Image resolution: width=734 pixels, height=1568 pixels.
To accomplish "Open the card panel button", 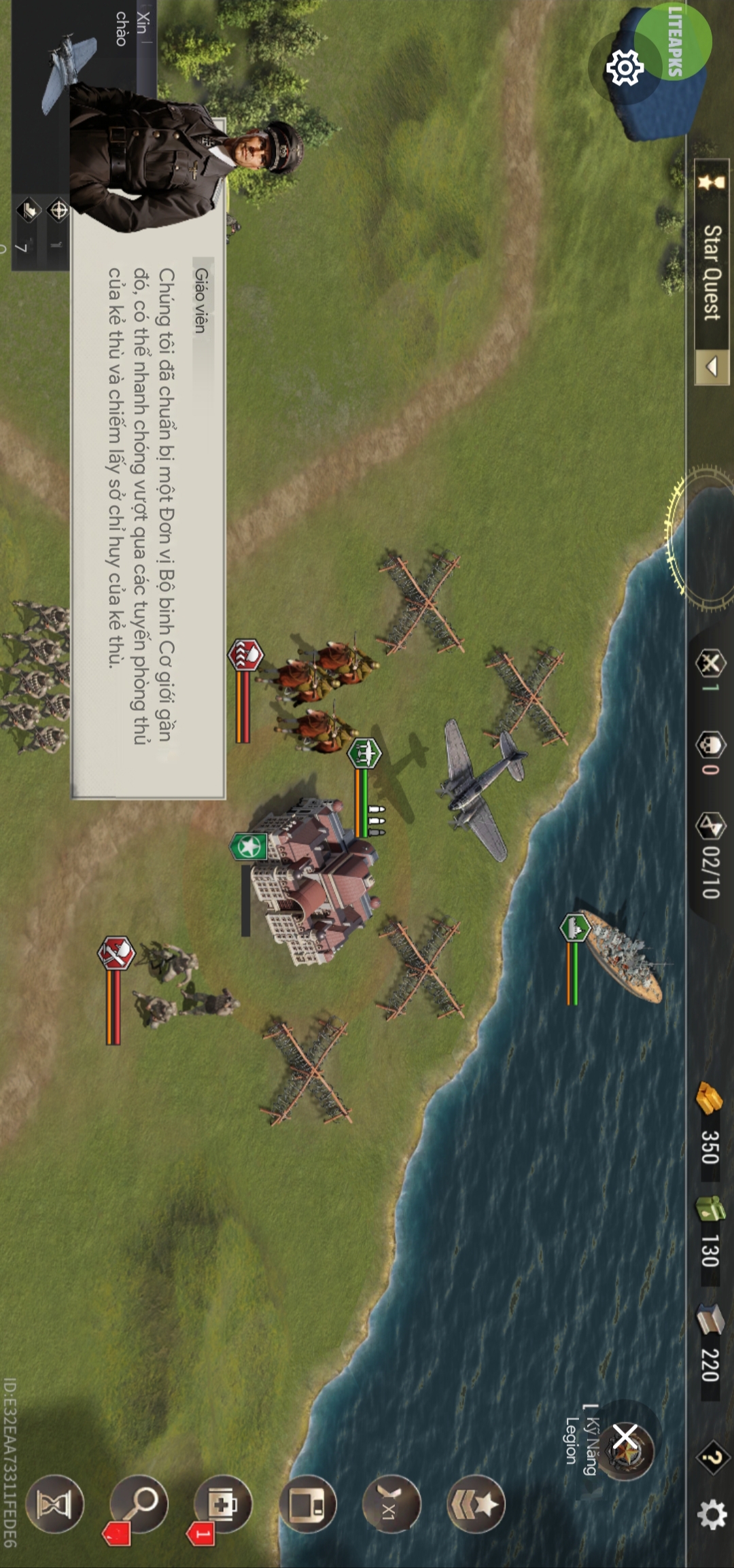I will [x=307, y=1504].
